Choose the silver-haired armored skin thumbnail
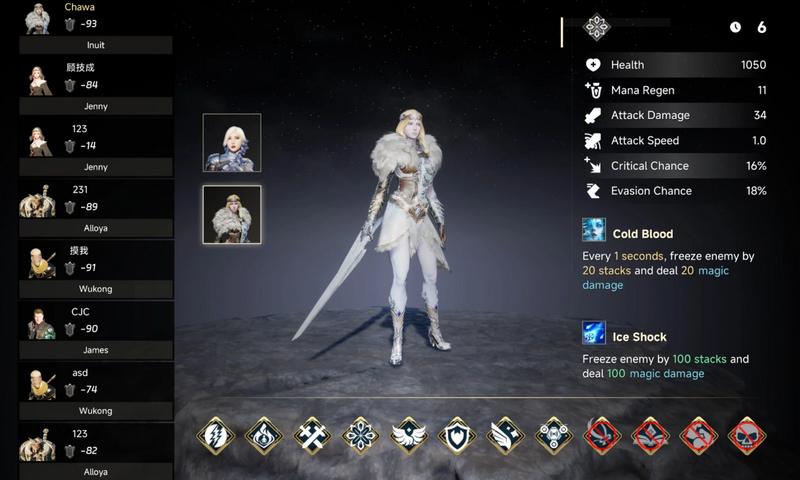Image resolution: width=800 pixels, height=480 pixels. point(232,143)
